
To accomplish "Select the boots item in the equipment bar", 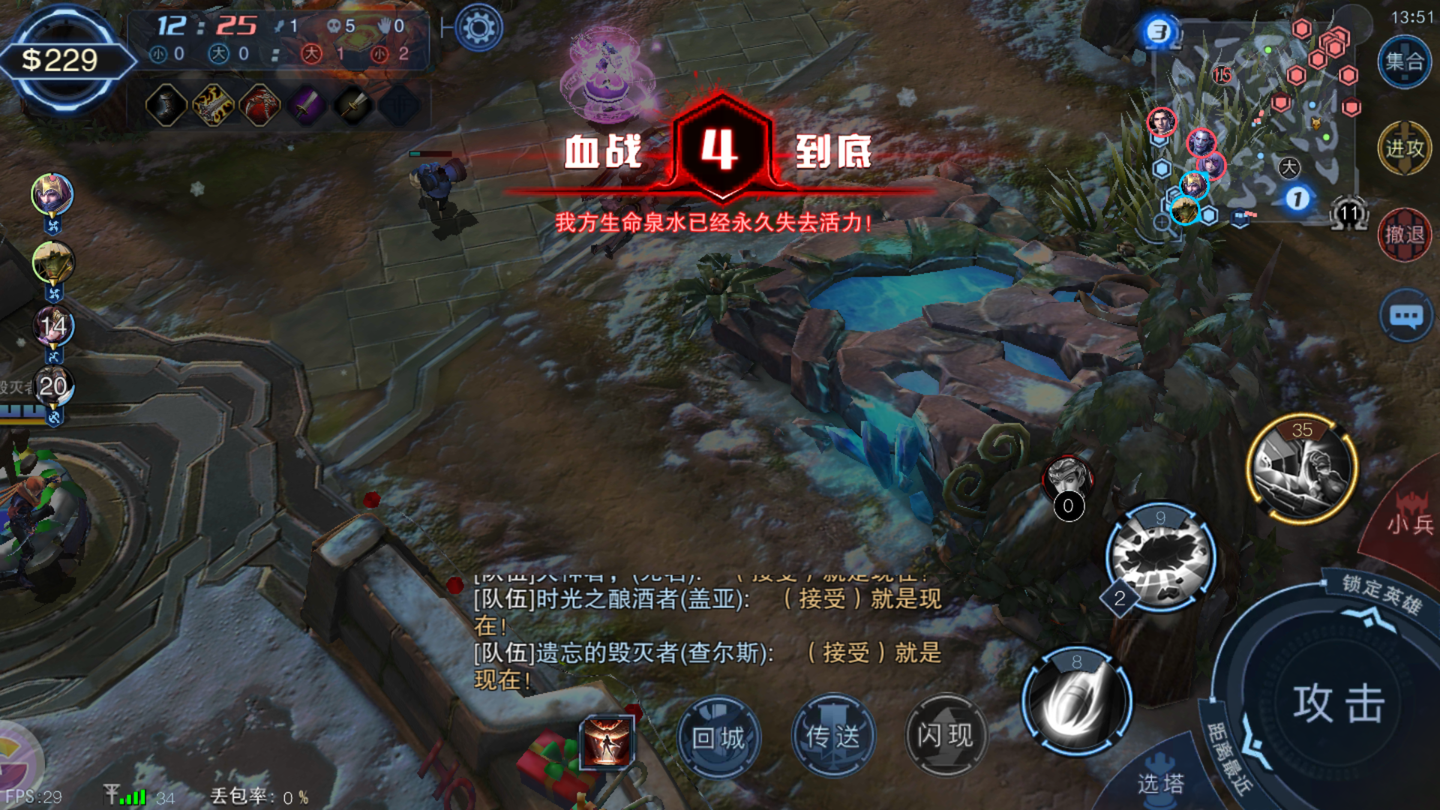I will click(x=167, y=104).
